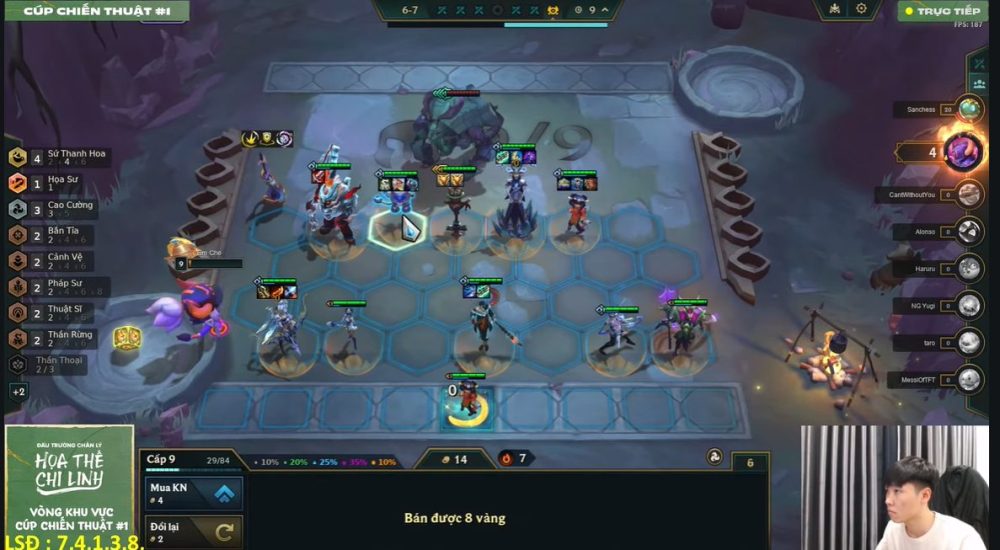Select the Thuật Sĩ trait entry

pyautogui.click(x=54, y=313)
